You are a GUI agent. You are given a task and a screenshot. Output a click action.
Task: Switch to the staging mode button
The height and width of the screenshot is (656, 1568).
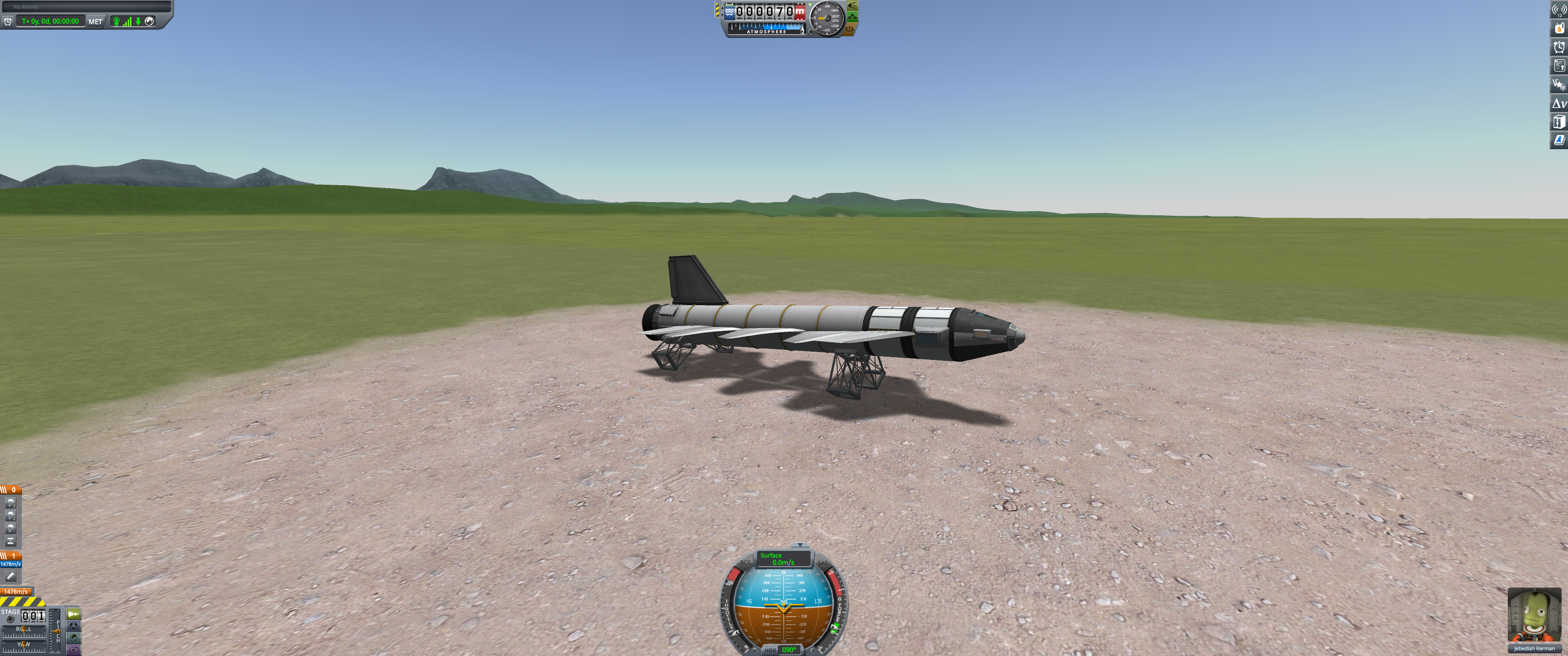tap(73, 614)
